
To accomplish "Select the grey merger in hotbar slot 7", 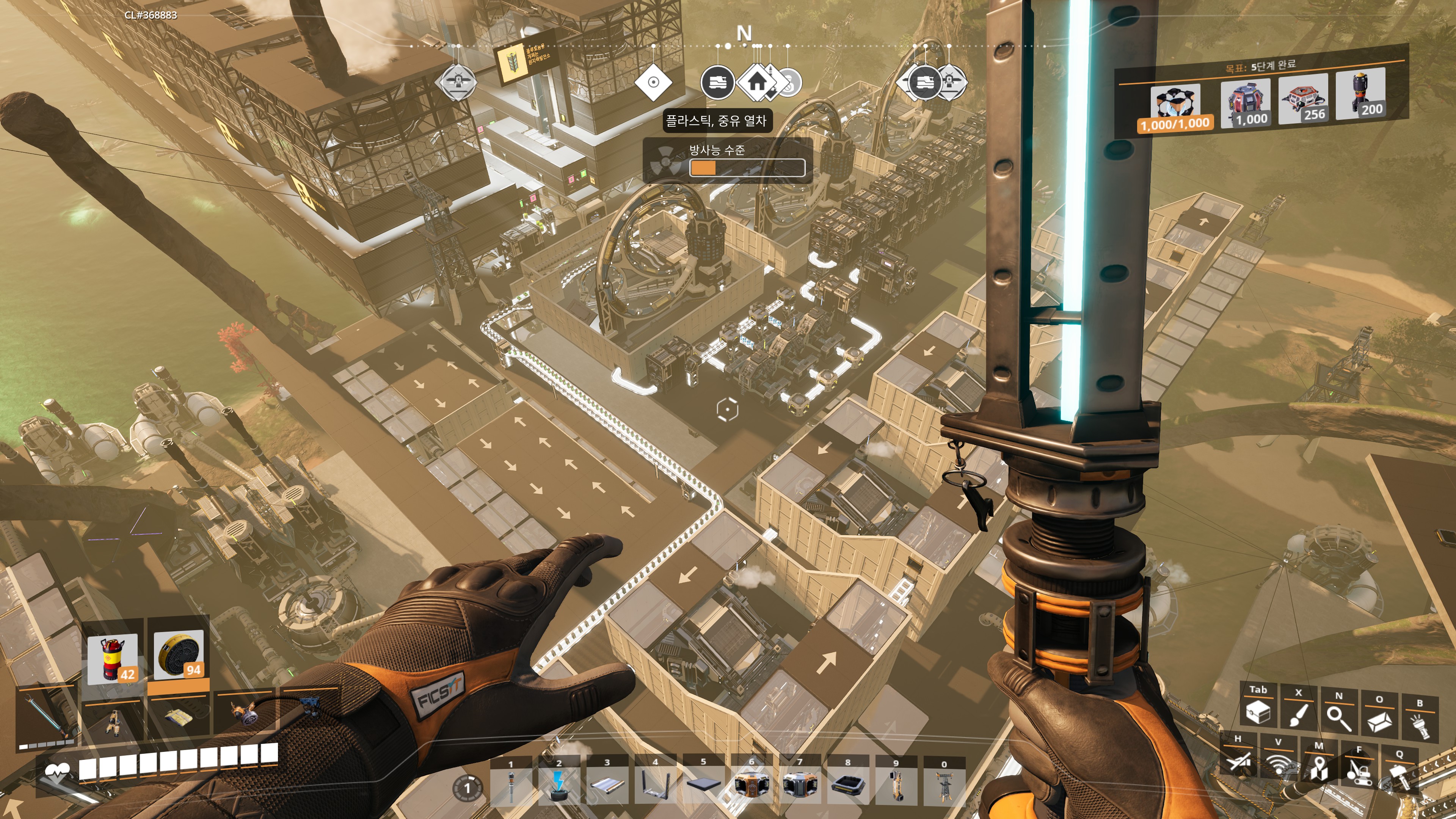I will pyautogui.click(x=799, y=784).
